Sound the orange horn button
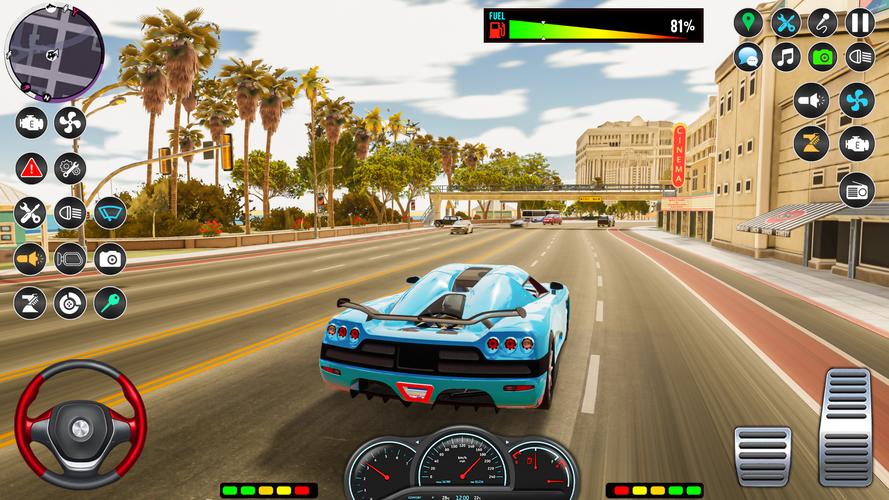Screen dimensions: 889x500 [31, 258]
